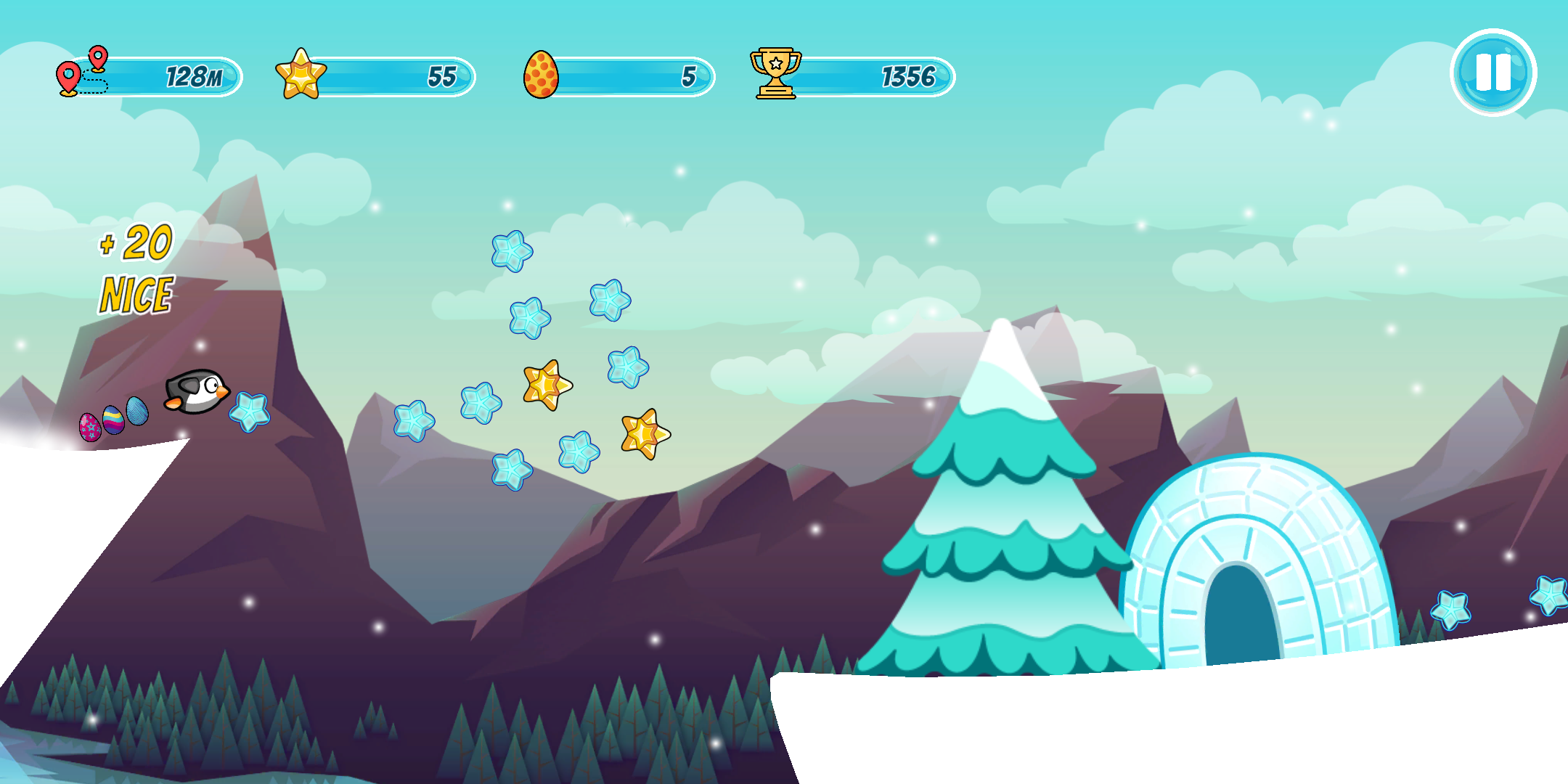The width and height of the screenshot is (1568, 784).
Task: Collect the upper golden star near the snowflakes
Action: point(547,383)
